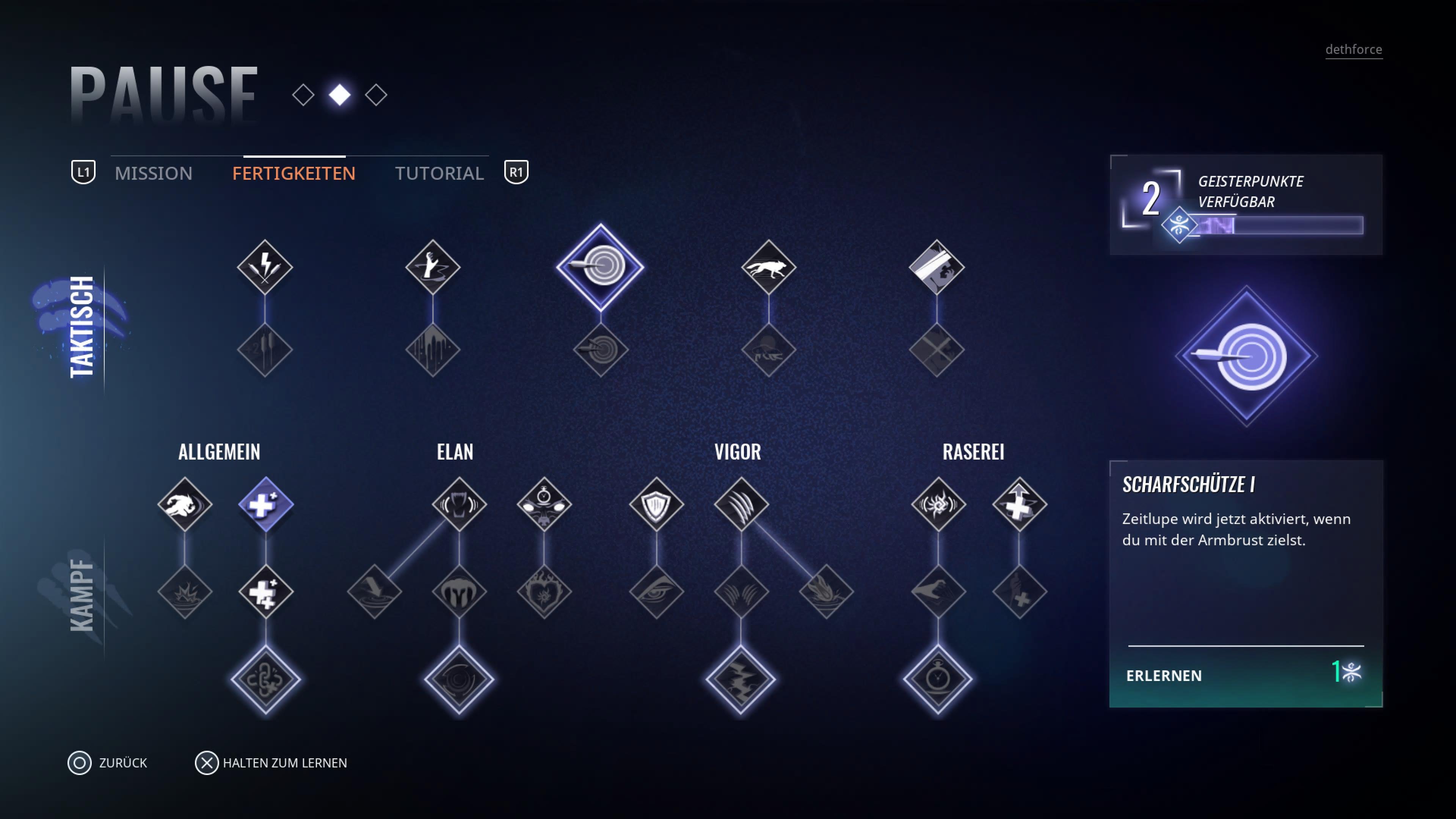Select the running wolf tactical skill

point(768,266)
